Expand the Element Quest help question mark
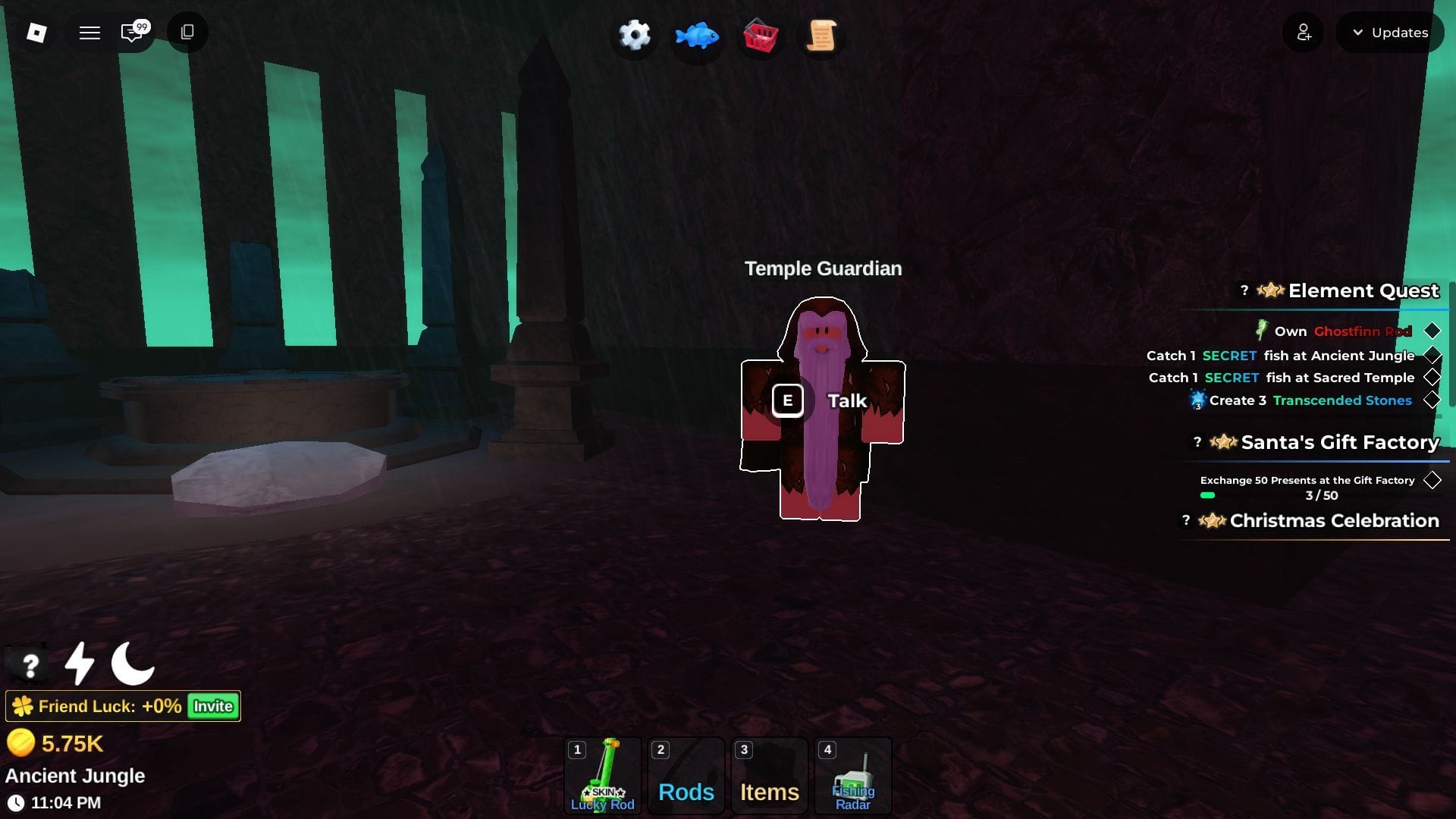This screenshot has width=1456, height=819. (x=1244, y=289)
